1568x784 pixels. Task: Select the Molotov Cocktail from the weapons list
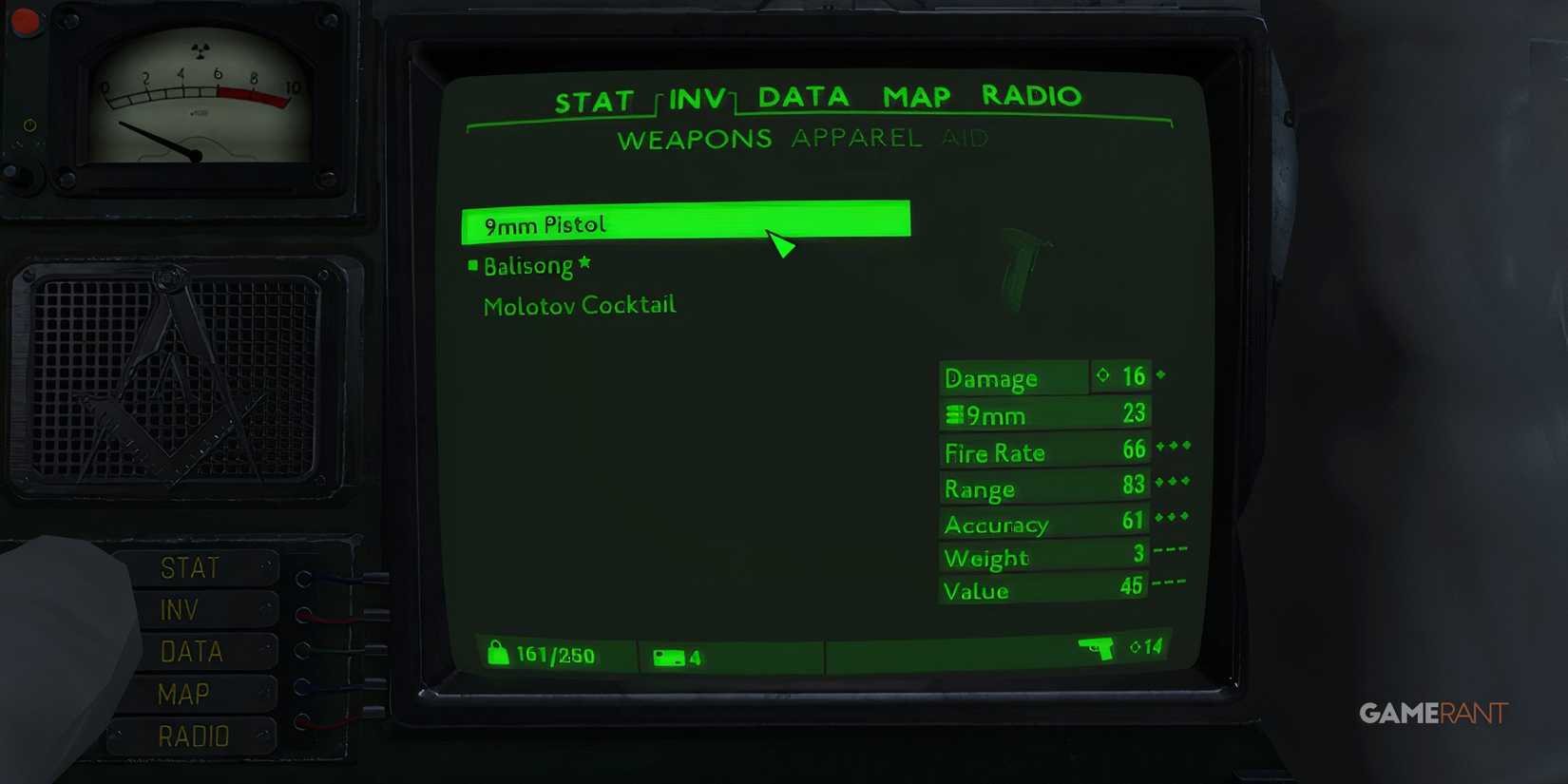pyautogui.click(x=579, y=304)
